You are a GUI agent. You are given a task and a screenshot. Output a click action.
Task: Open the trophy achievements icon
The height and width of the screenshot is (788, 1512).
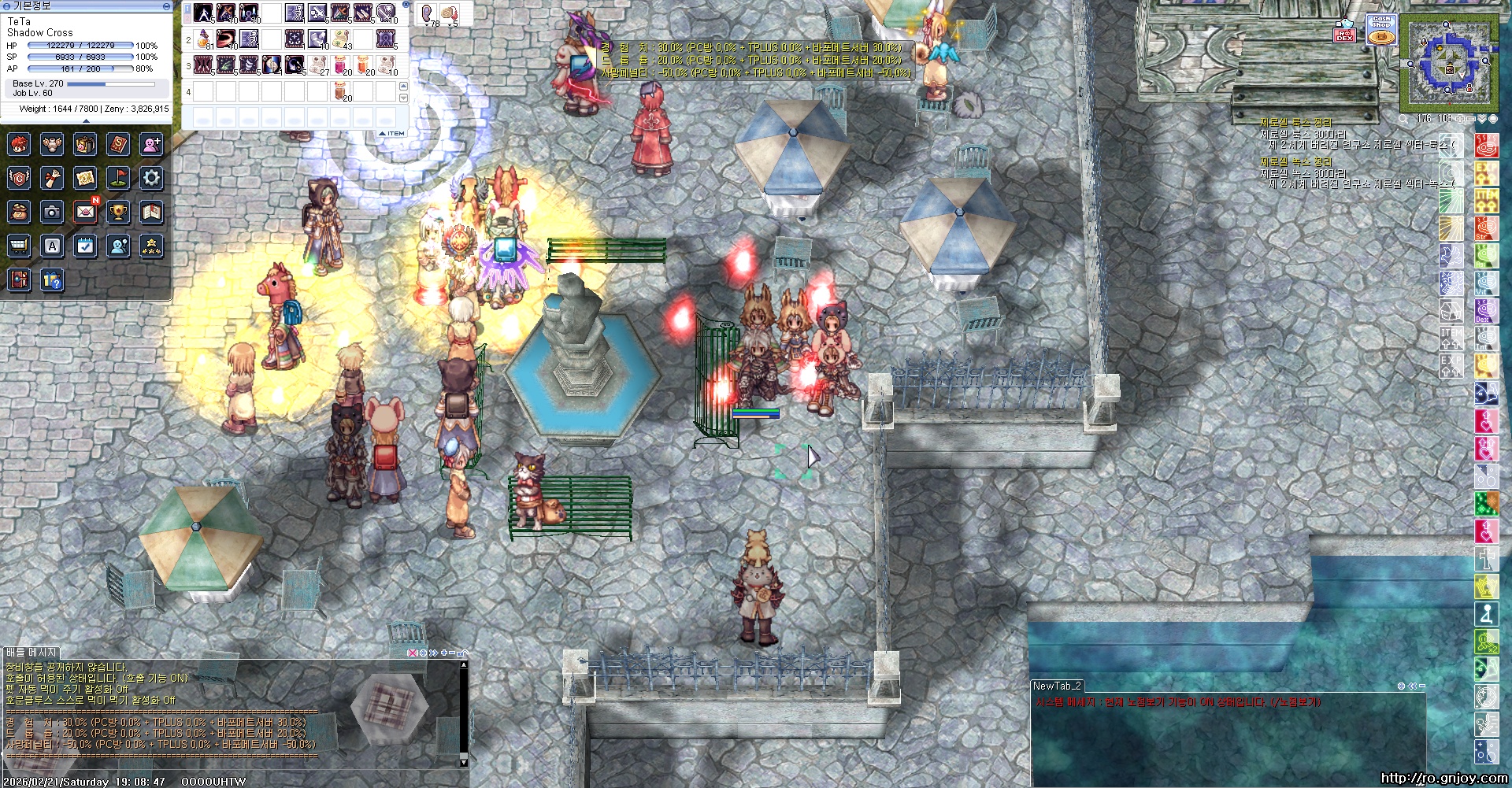pyautogui.click(x=118, y=212)
